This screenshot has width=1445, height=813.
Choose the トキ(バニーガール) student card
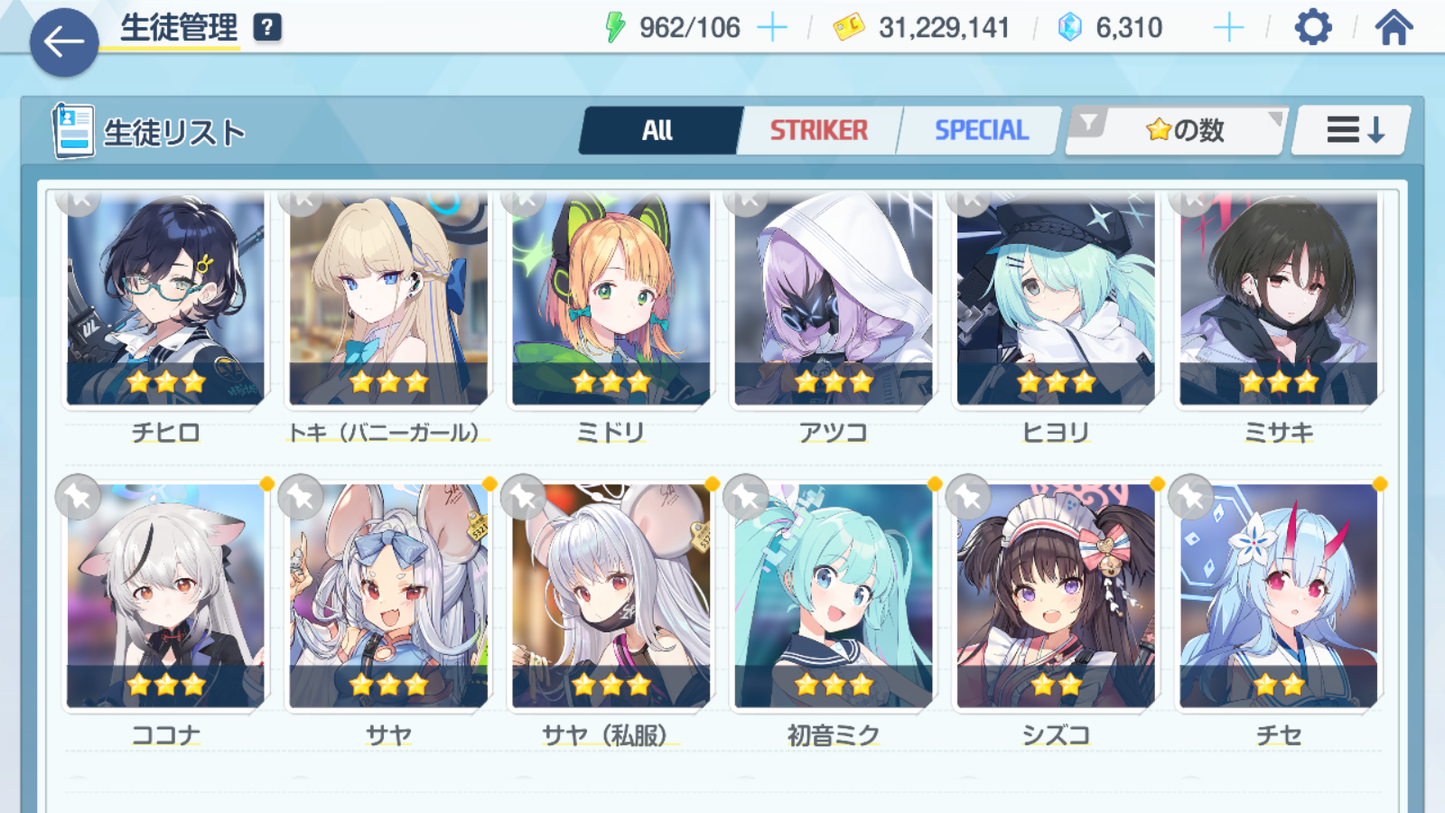[x=388, y=300]
